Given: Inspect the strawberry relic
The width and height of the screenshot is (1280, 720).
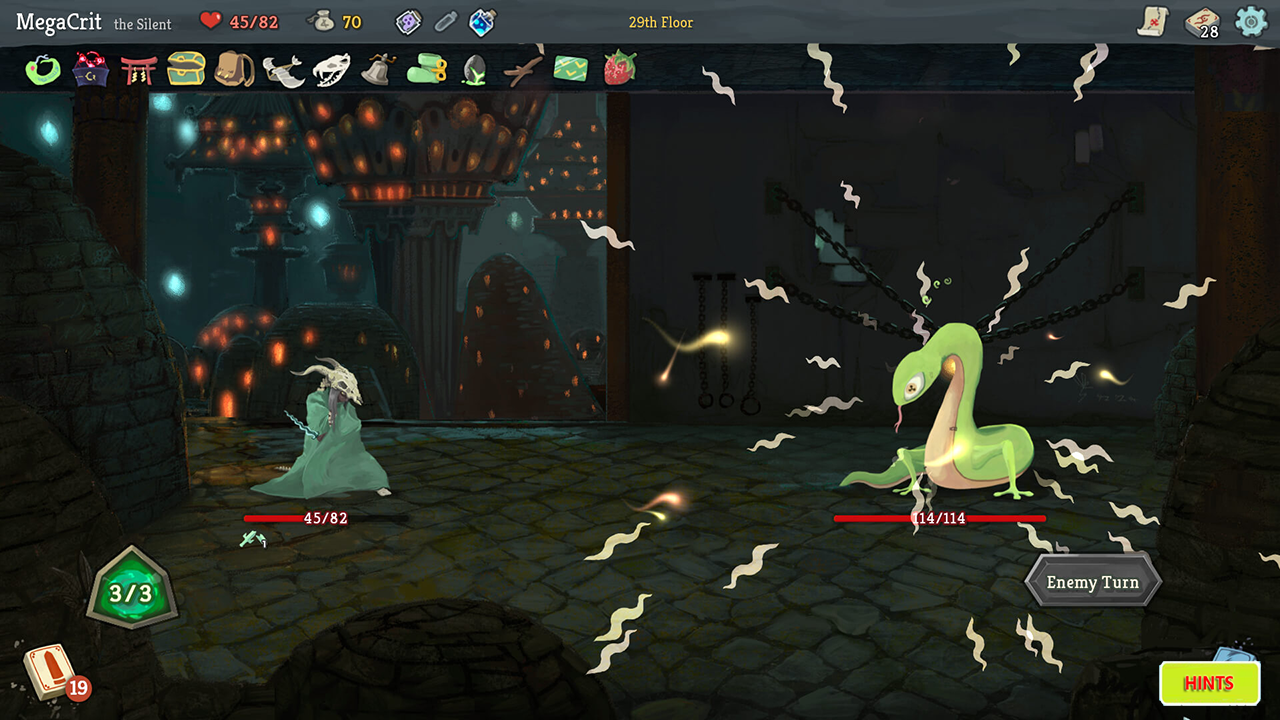Looking at the screenshot, I should 620,69.
